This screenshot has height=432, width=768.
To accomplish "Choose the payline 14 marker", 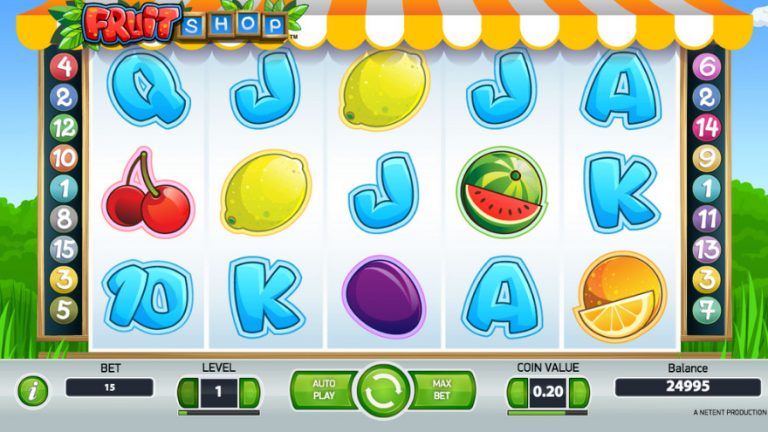I will click(706, 127).
